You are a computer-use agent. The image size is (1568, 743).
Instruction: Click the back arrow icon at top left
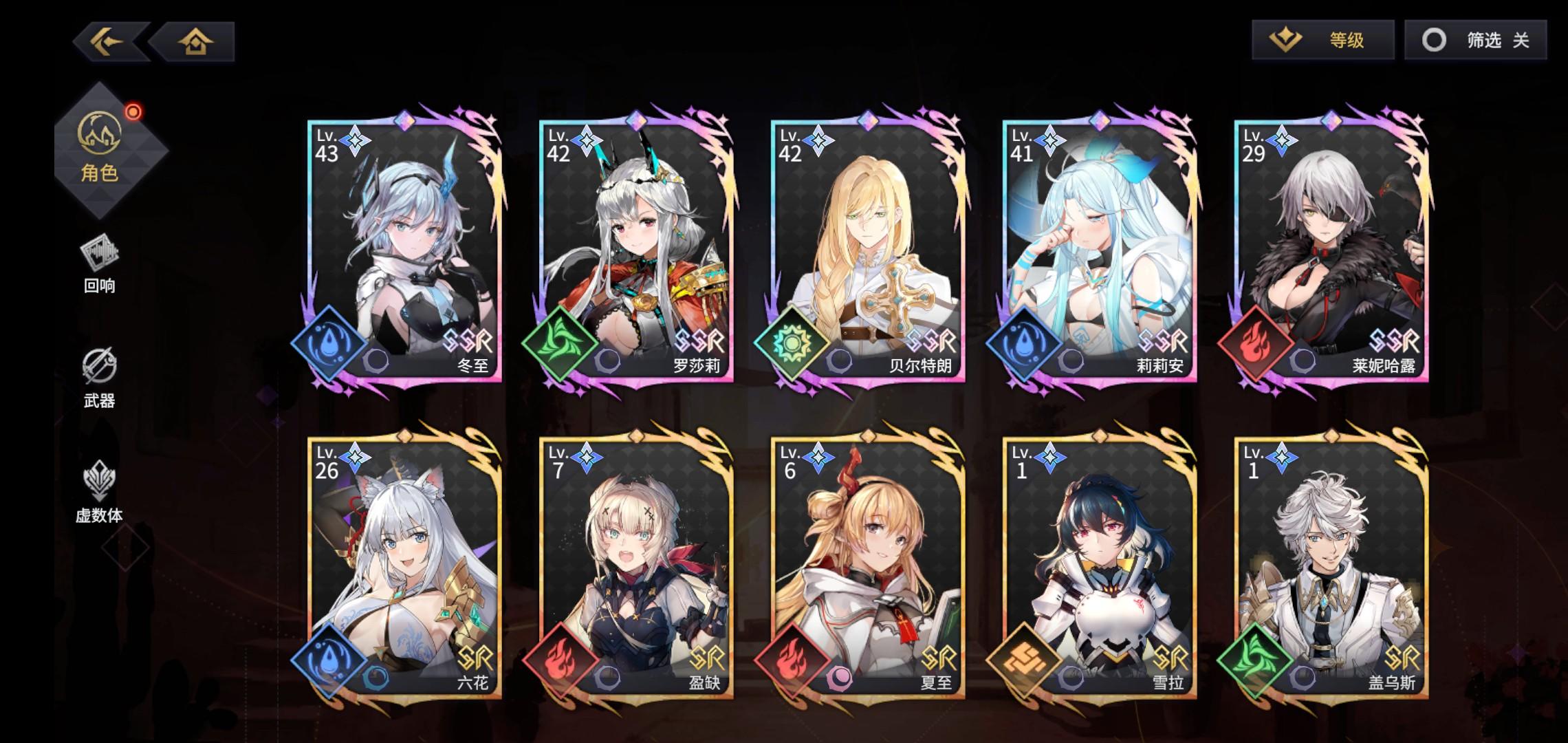pyautogui.click(x=107, y=43)
